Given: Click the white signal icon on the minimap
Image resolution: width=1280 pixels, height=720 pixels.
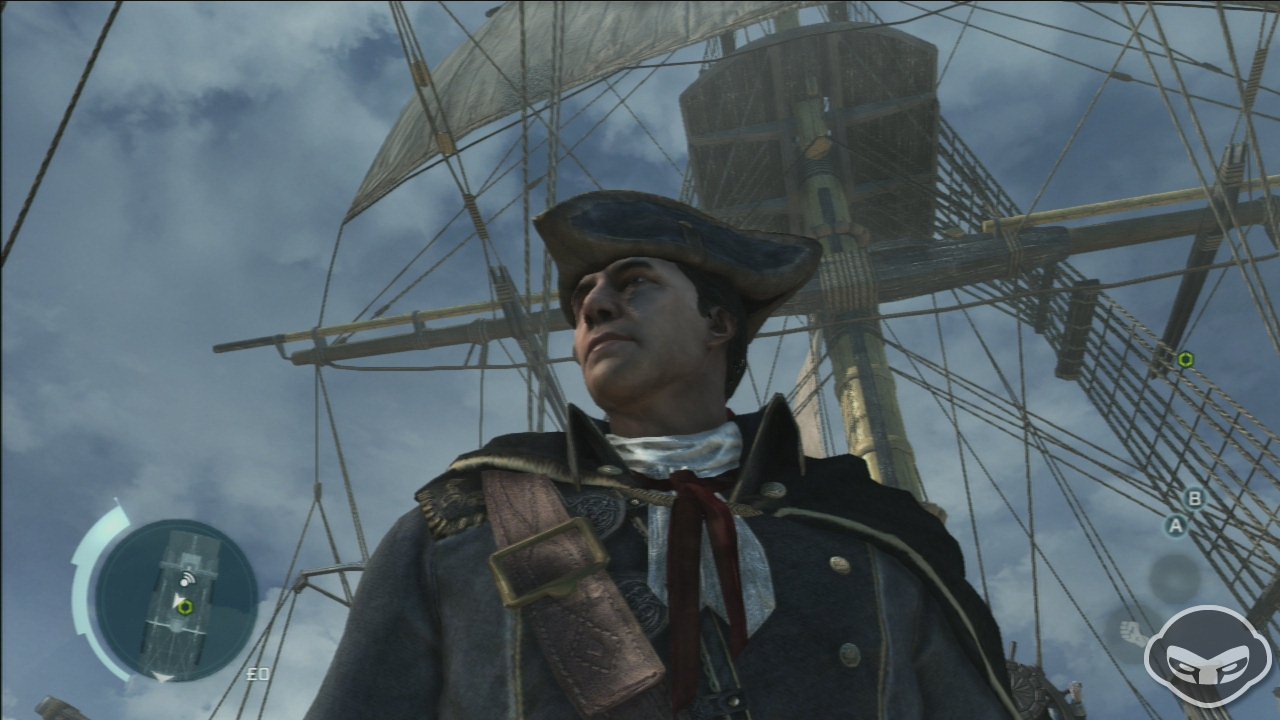Looking at the screenshot, I should coord(185,578).
